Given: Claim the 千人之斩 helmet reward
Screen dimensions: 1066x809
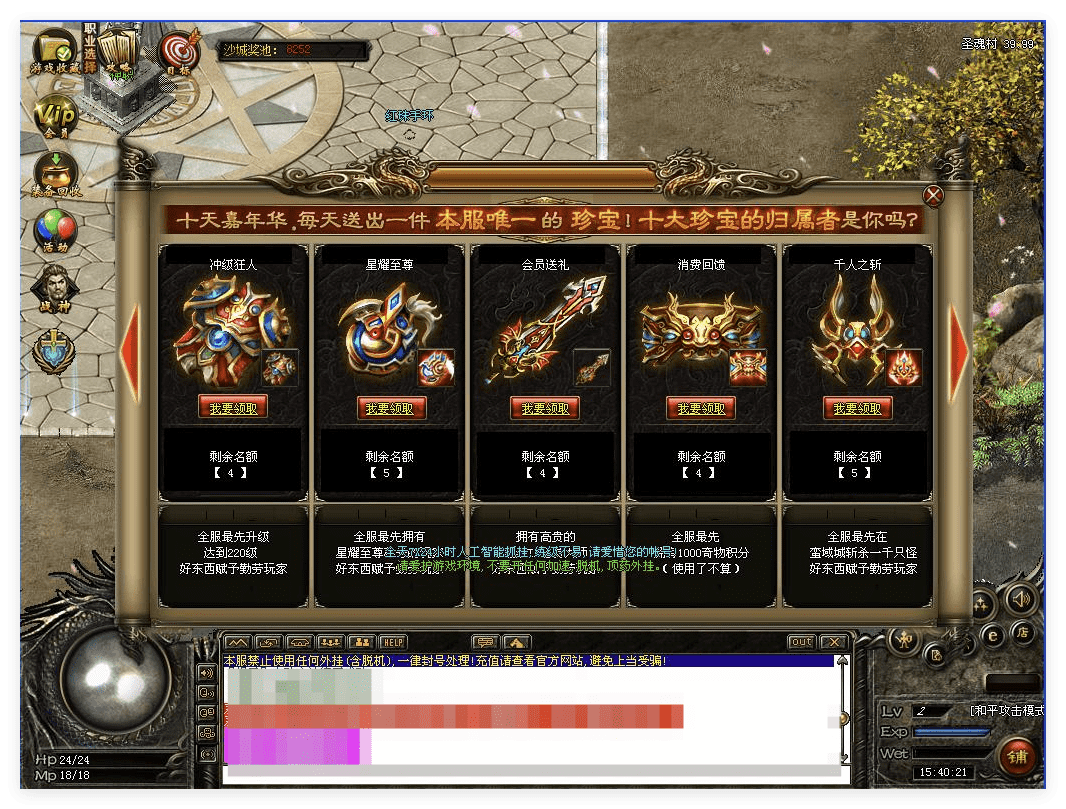Looking at the screenshot, I should [857, 408].
